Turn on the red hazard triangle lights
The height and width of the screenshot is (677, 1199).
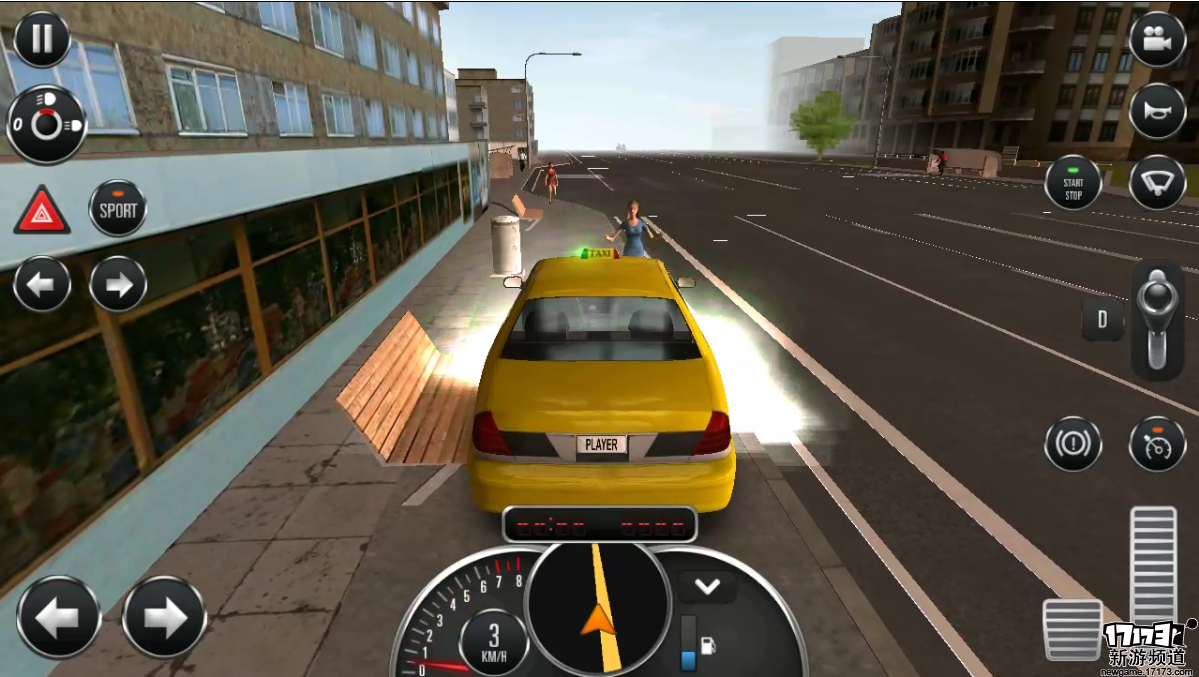click(42, 211)
